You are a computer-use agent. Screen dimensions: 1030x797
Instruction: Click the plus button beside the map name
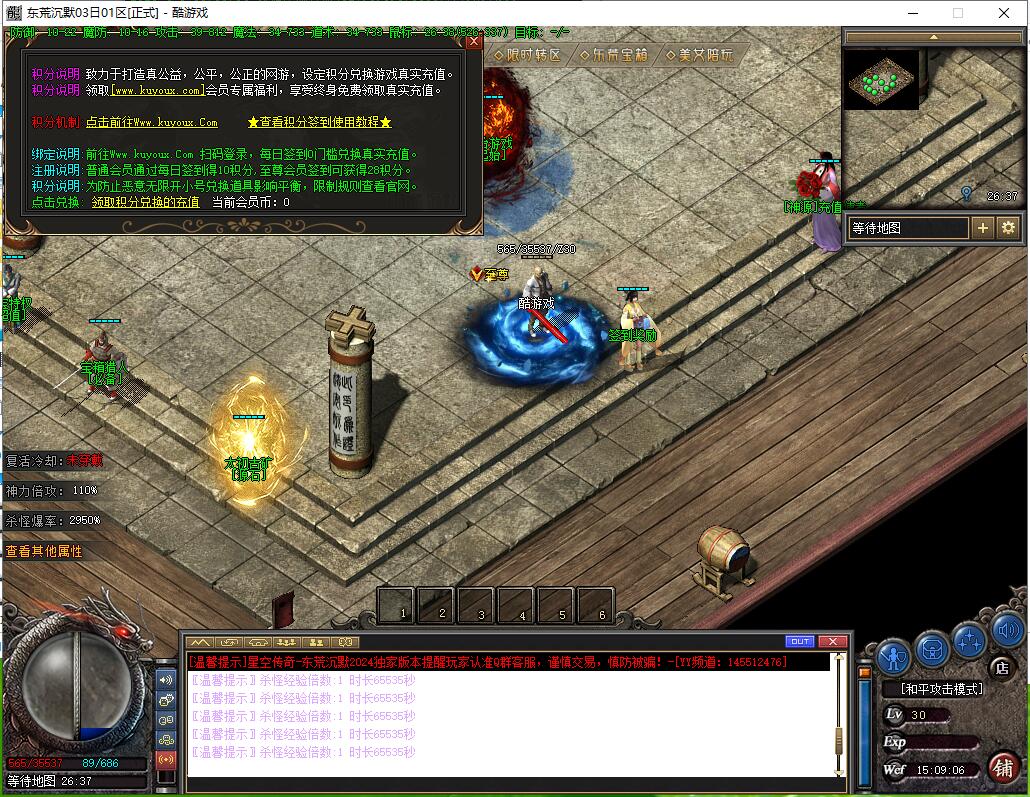(983, 228)
